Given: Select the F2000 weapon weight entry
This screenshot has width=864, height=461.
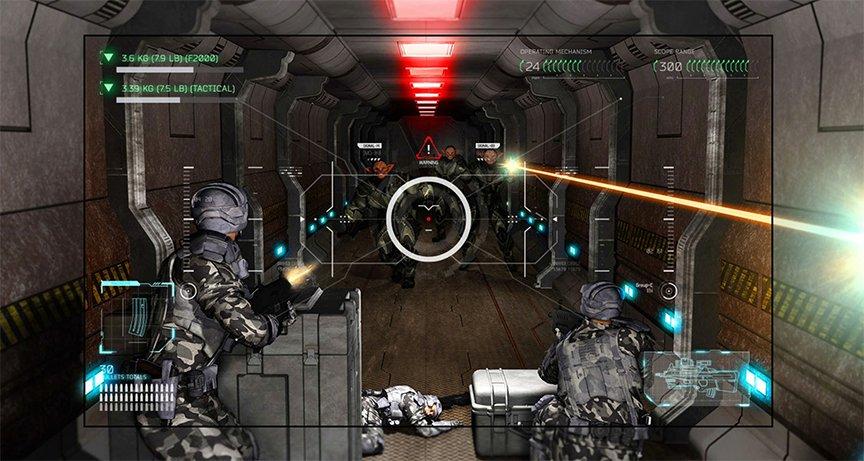Looking at the screenshot, I should (172, 59).
